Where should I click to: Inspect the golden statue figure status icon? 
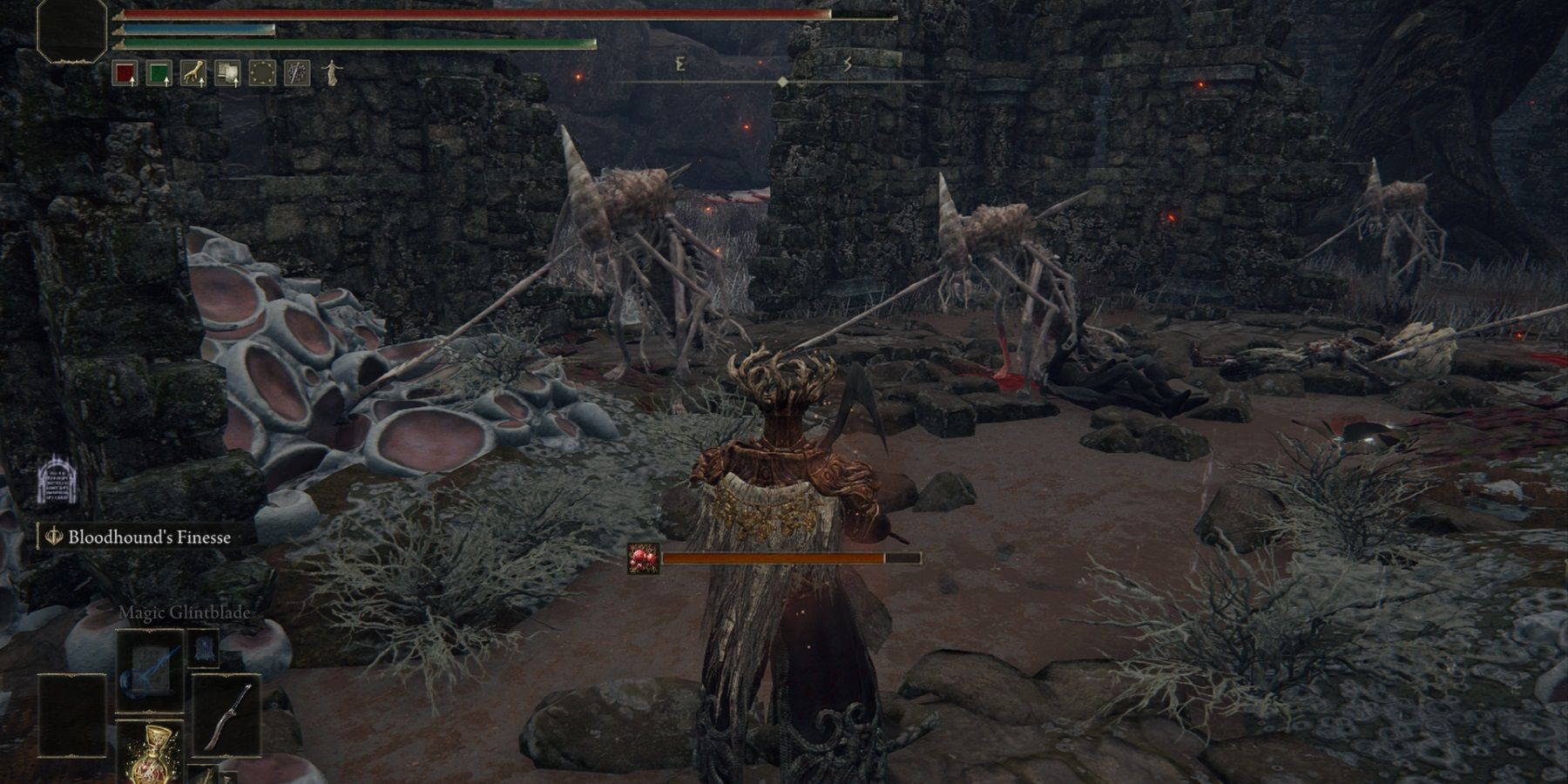pos(330,72)
